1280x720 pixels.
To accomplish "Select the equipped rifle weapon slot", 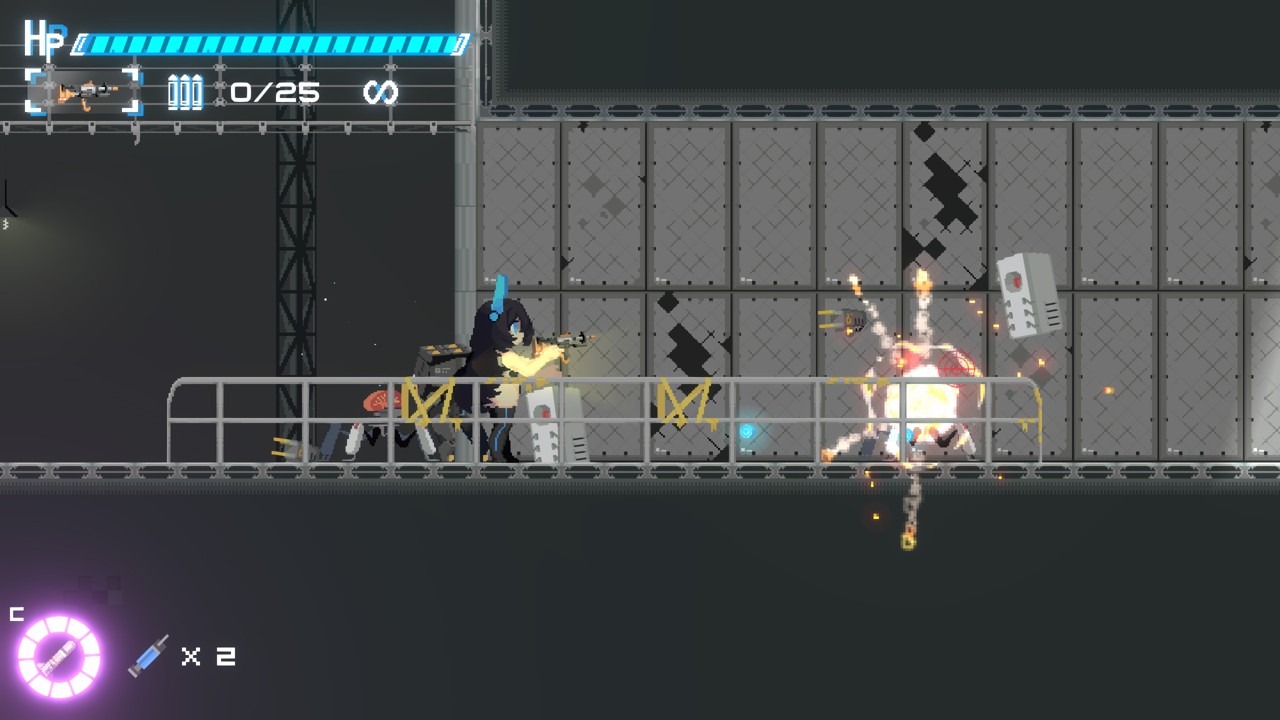I will pyautogui.click(x=84, y=92).
